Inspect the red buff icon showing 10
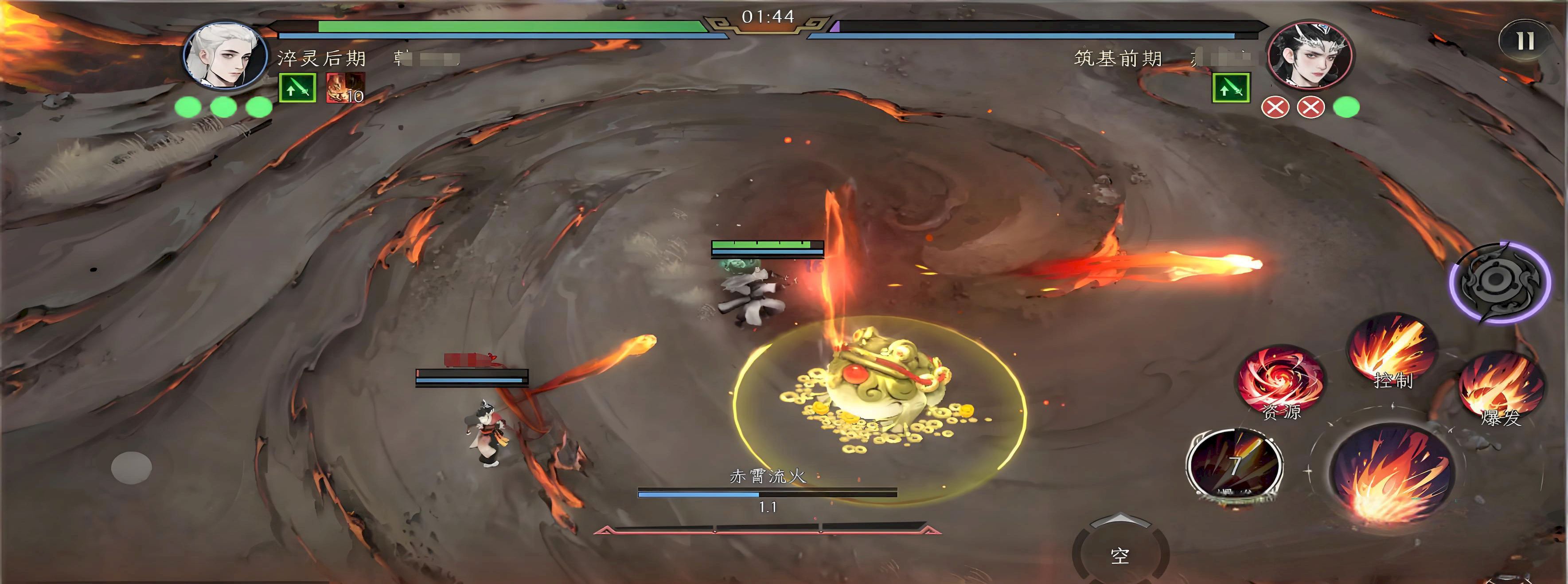This screenshot has width=1568, height=584. tap(345, 88)
